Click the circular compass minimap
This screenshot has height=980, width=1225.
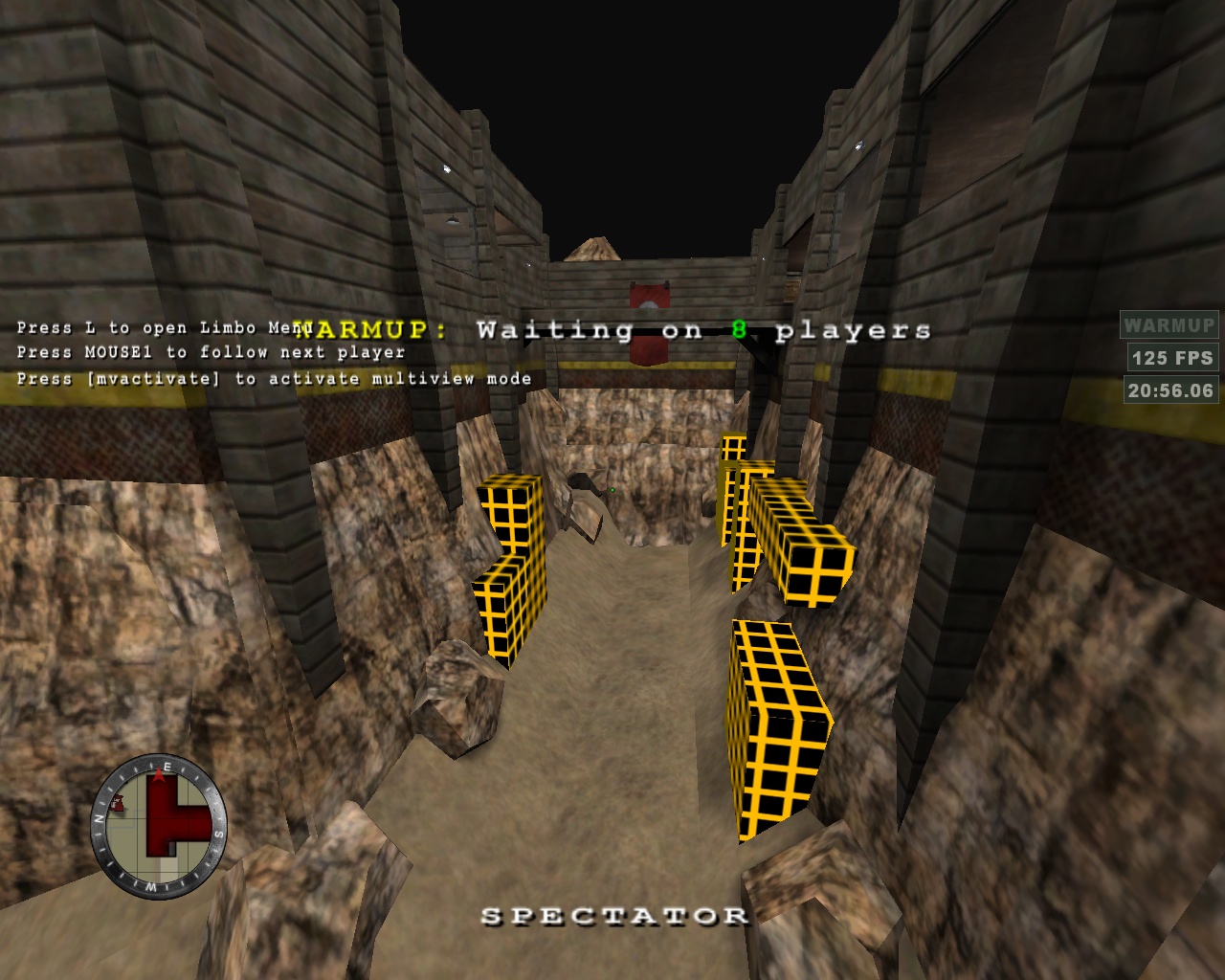[159, 826]
